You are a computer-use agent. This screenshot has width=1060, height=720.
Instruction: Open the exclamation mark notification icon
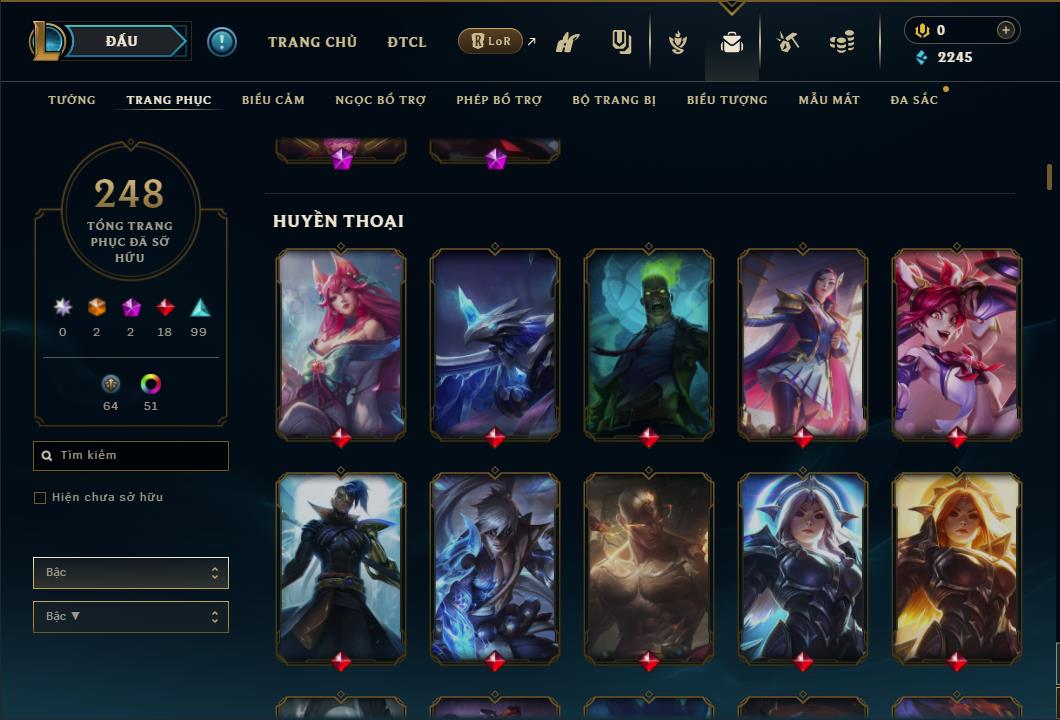(x=222, y=41)
